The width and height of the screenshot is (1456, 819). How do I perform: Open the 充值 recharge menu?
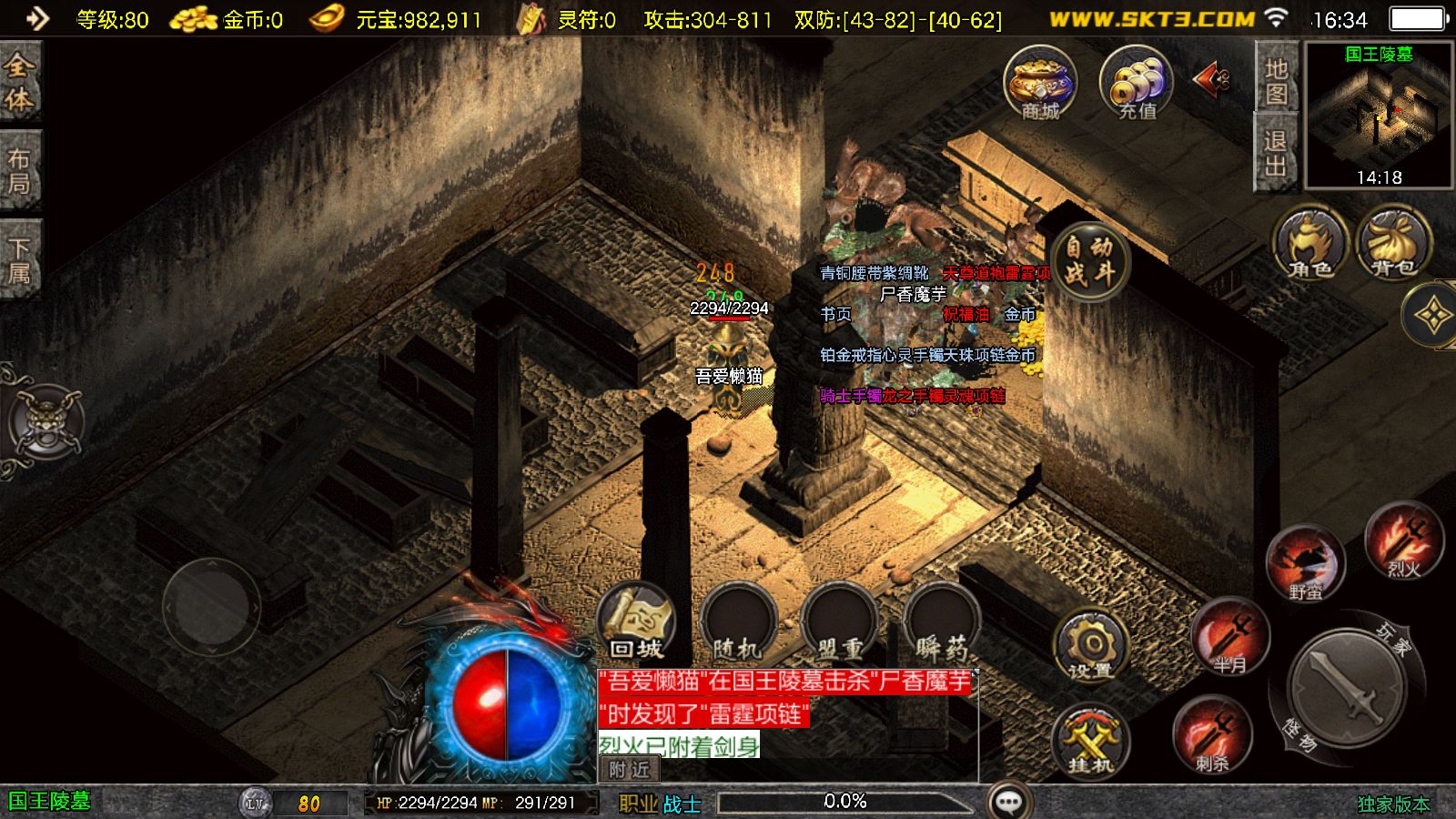1136,84
